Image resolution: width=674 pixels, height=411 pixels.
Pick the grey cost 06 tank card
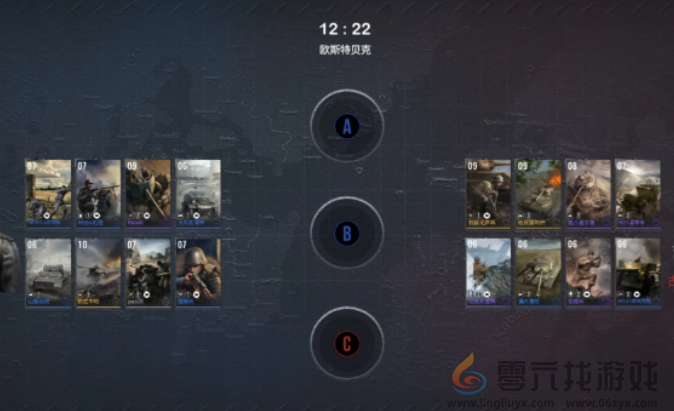(x=48, y=271)
